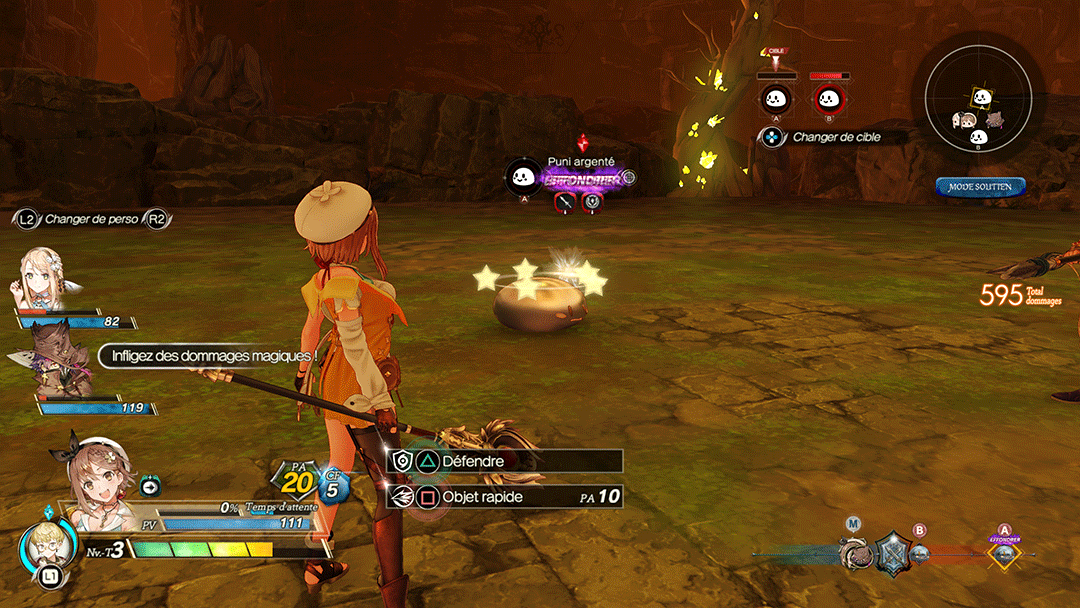Select the Objet rapide command
Viewport: 1080px width, 608px height.
(x=505, y=496)
